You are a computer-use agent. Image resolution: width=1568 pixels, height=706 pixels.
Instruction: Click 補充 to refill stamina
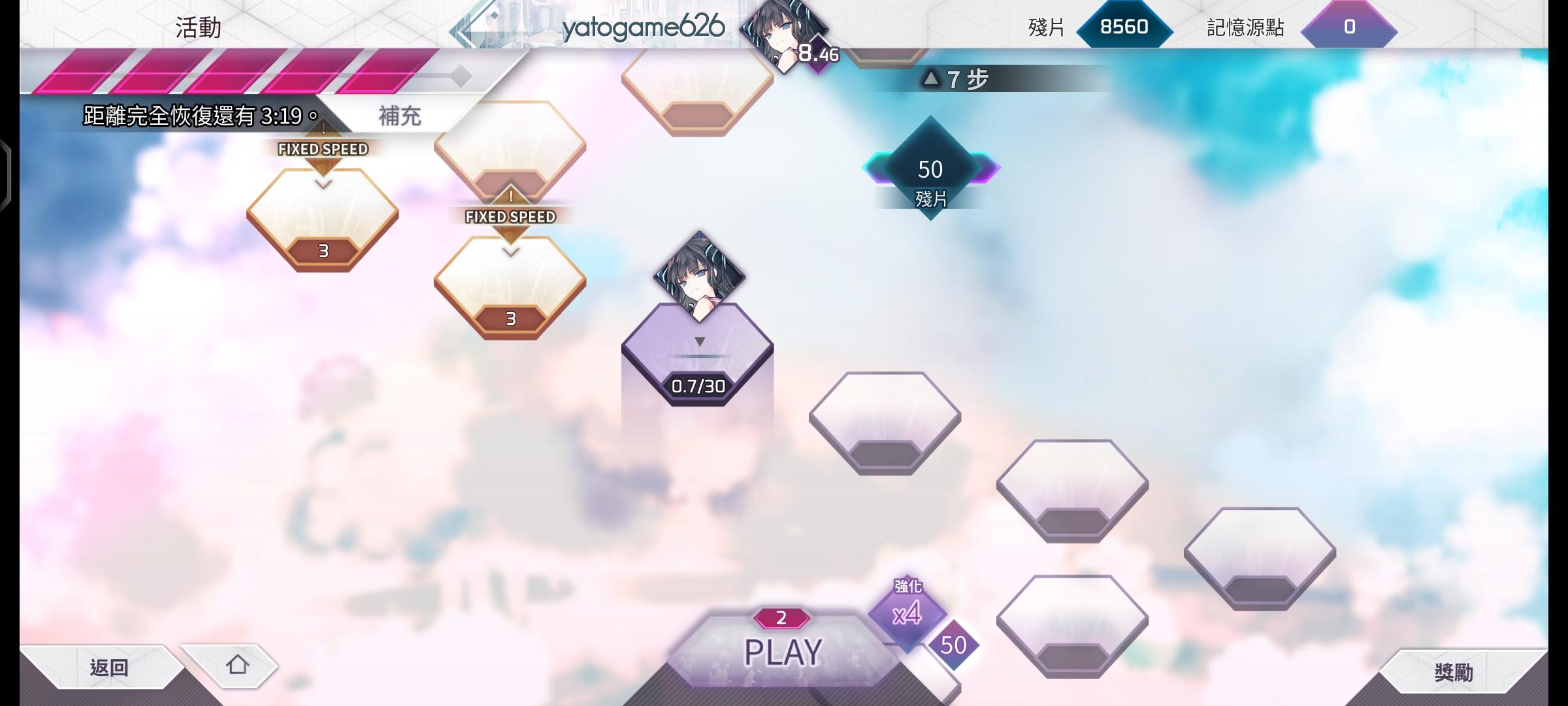point(399,114)
